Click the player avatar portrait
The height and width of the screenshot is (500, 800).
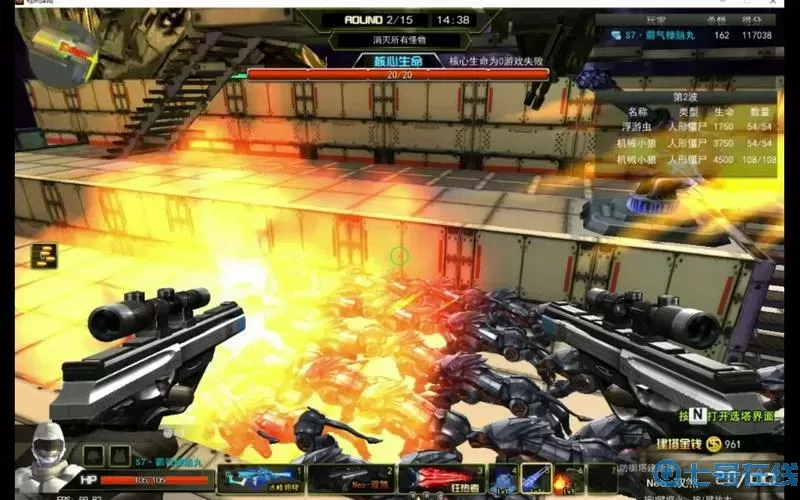pyautogui.click(x=43, y=461)
